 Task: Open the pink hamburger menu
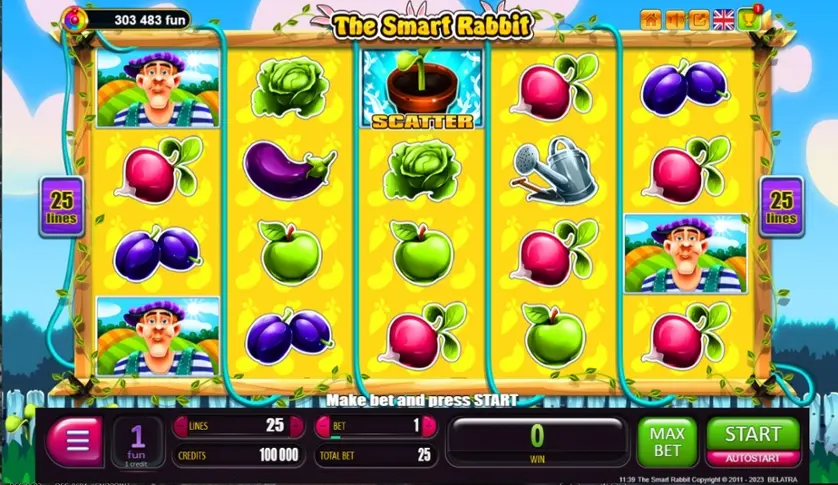click(x=74, y=441)
